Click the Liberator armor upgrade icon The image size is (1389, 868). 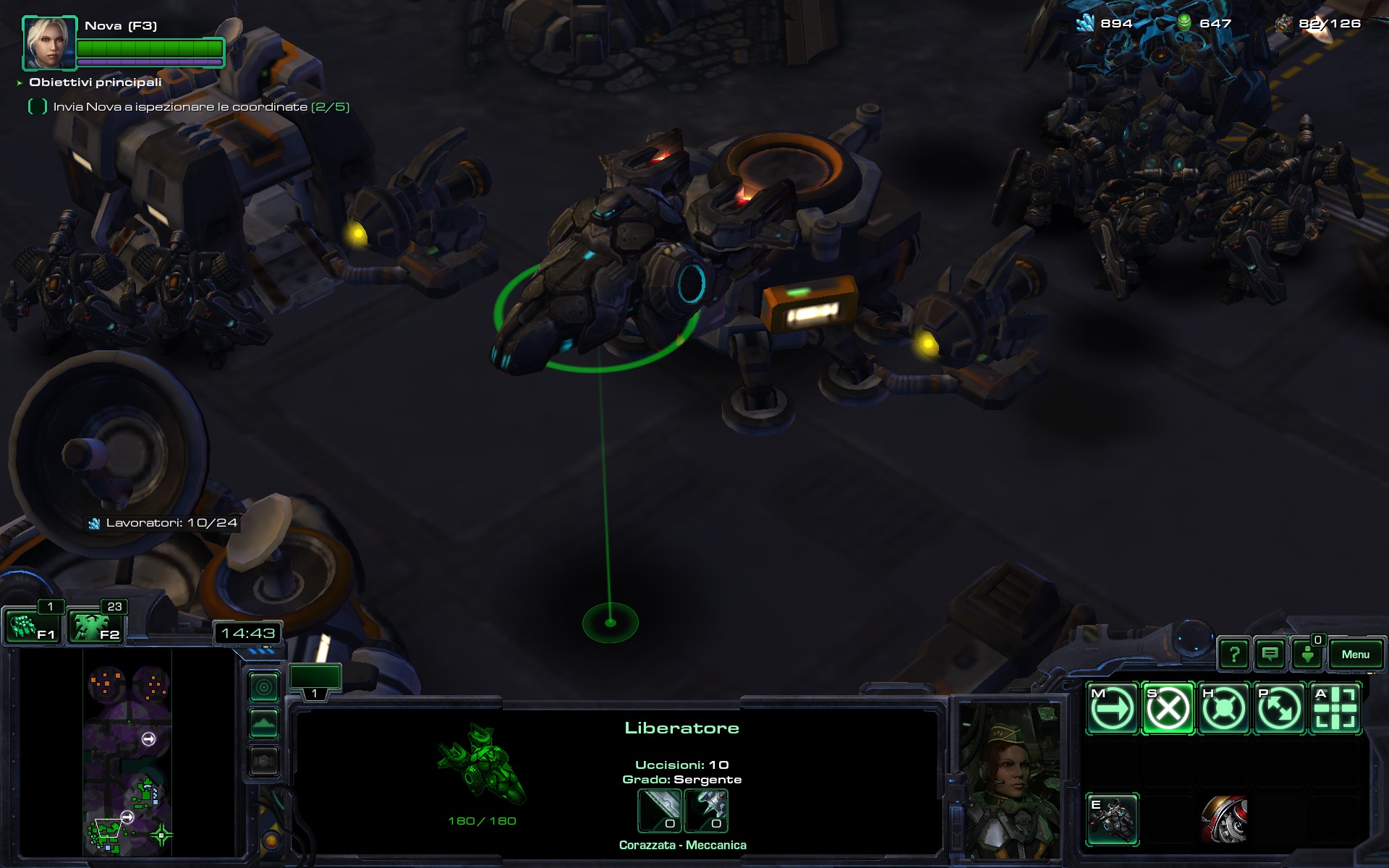click(706, 810)
